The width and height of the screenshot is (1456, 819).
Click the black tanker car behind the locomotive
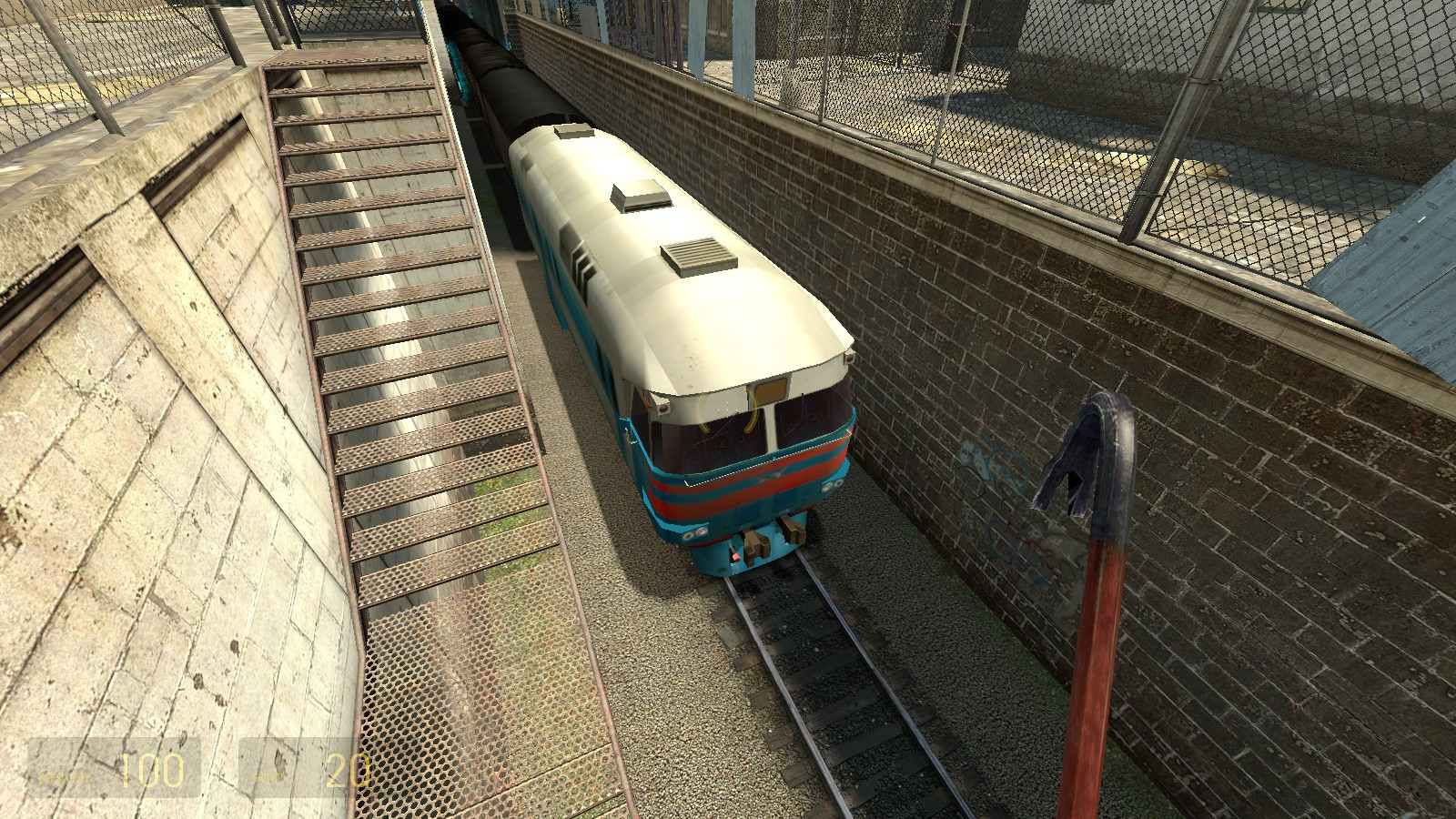click(x=510, y=82)
